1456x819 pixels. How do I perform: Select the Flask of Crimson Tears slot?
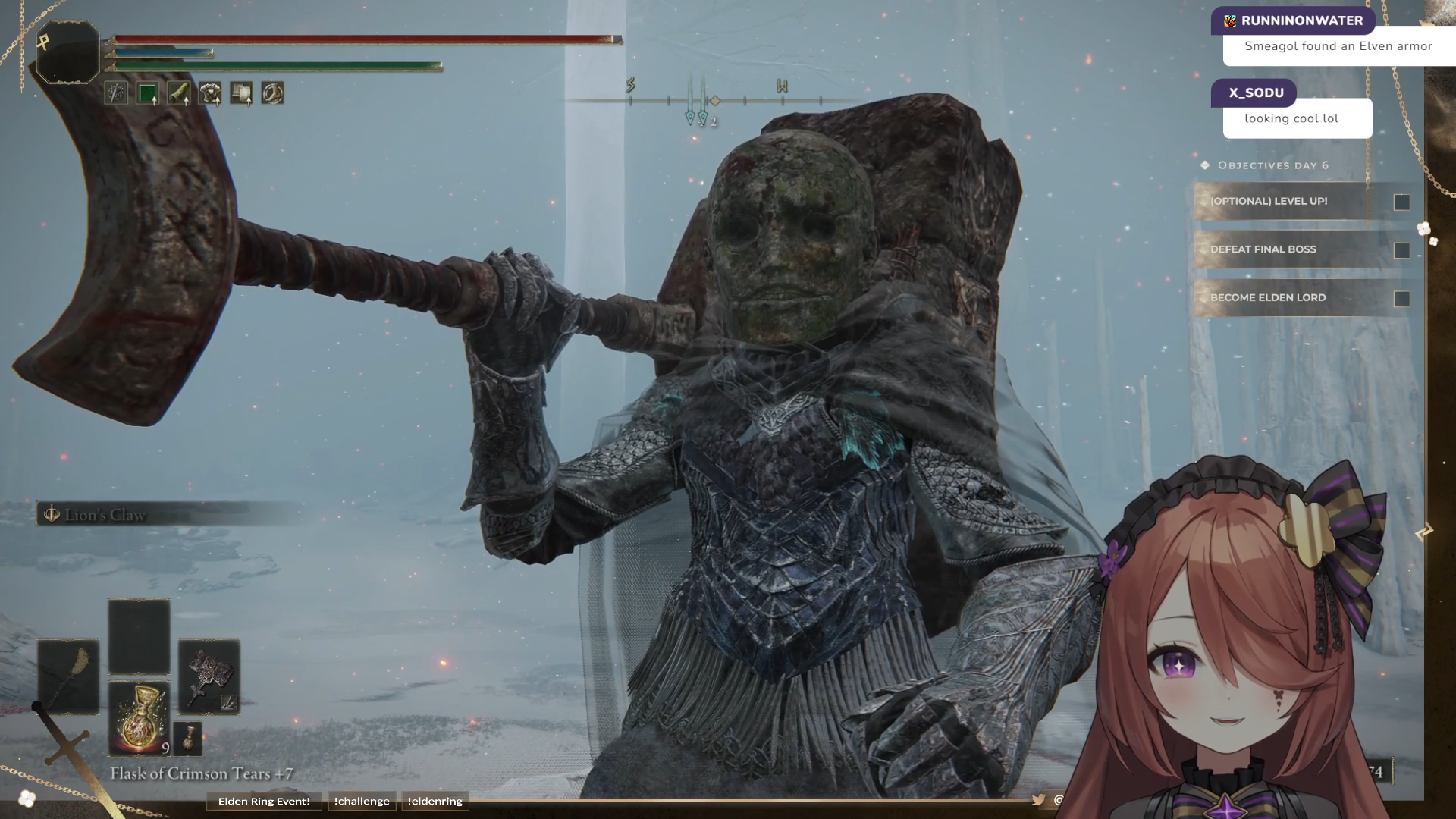[140, 717]
